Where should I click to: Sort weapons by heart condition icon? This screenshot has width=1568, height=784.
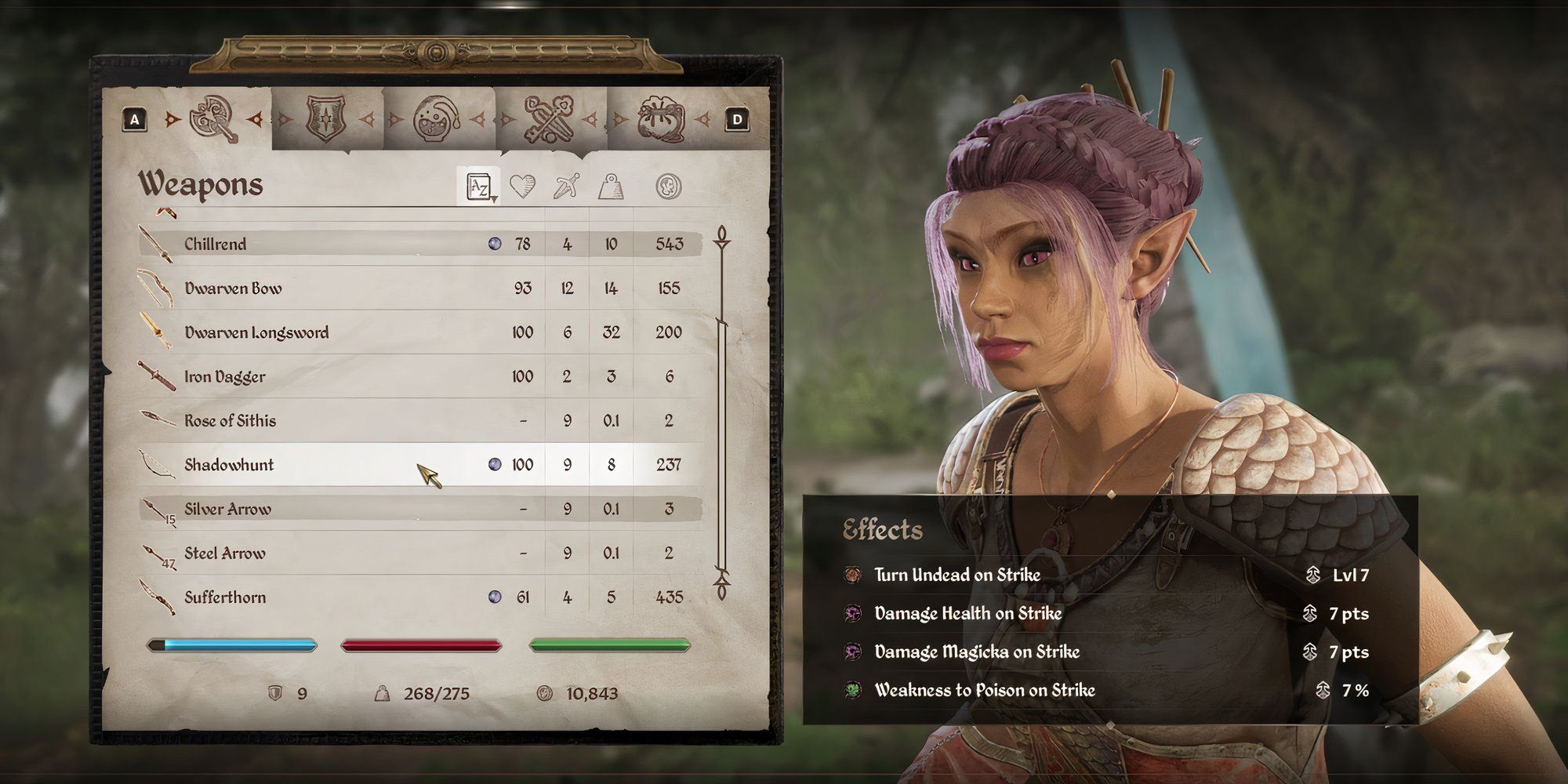coord(523,187)
